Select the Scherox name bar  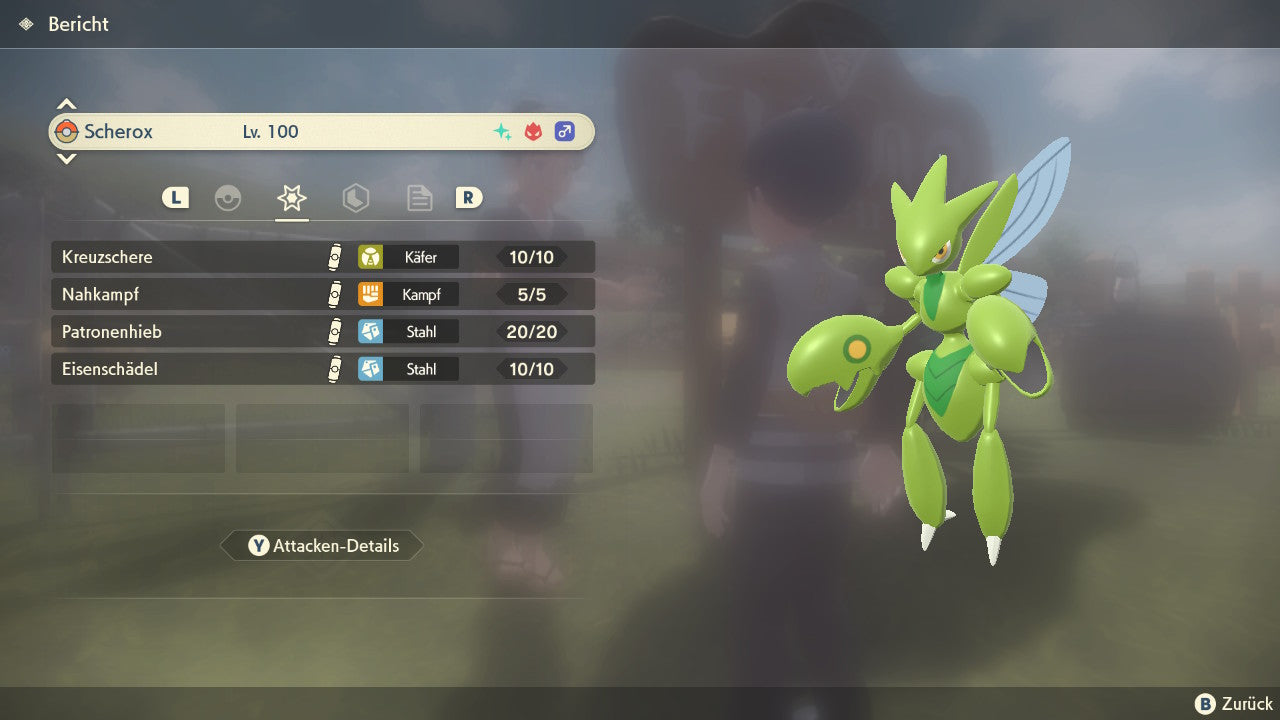coord(322,131)
